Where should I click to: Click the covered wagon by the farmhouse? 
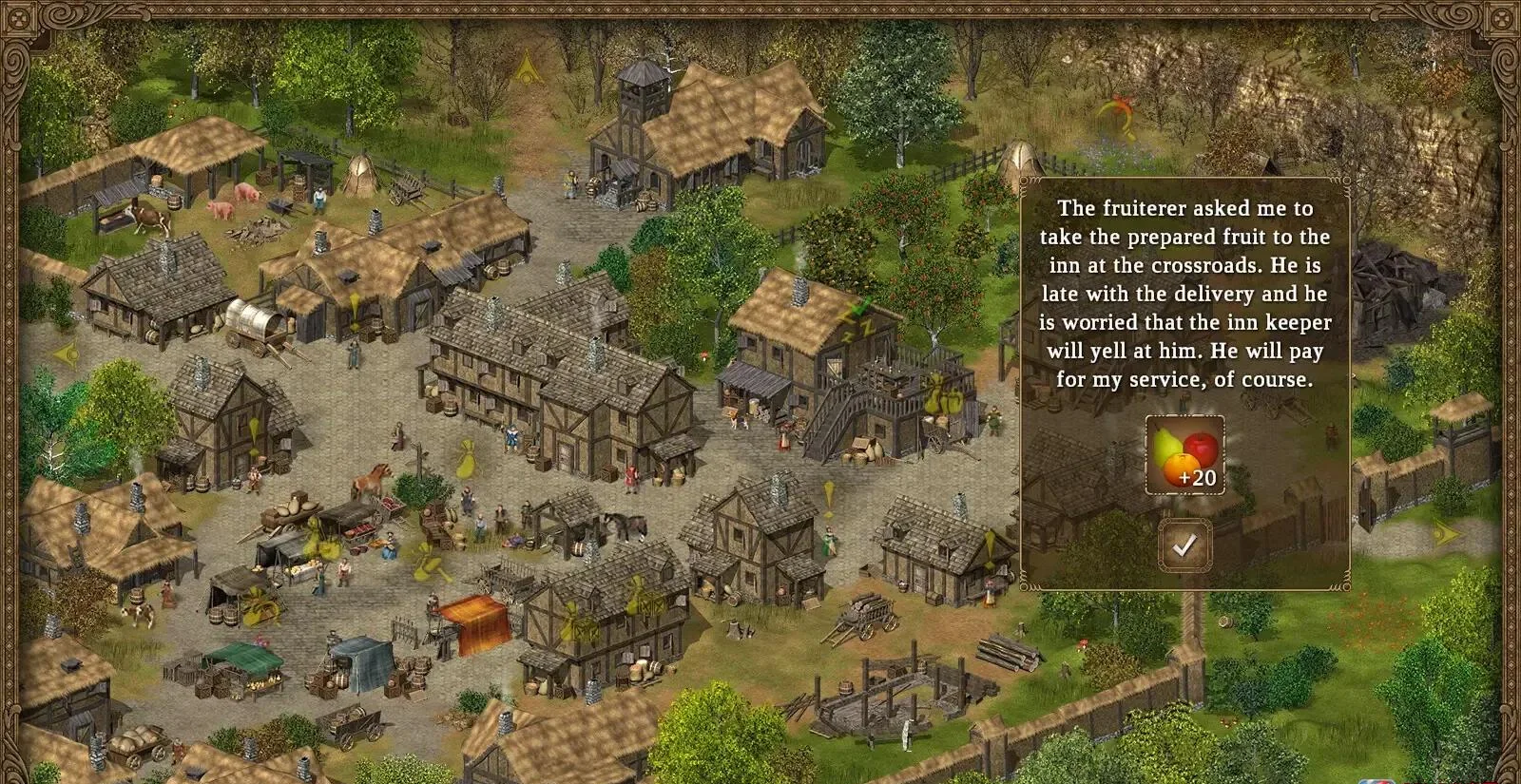[x=251, y=325]
